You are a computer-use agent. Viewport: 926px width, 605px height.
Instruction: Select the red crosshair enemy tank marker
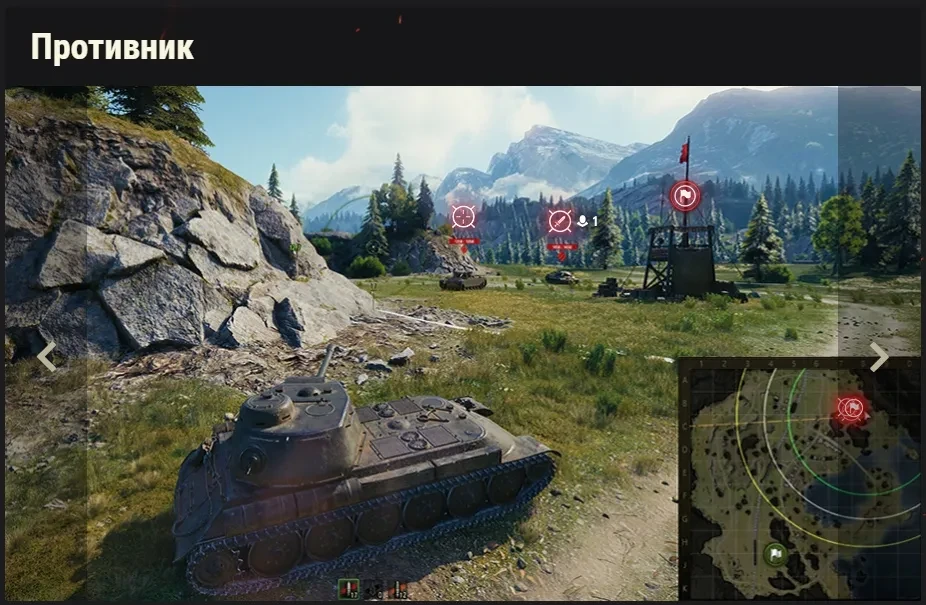point(463,217)
